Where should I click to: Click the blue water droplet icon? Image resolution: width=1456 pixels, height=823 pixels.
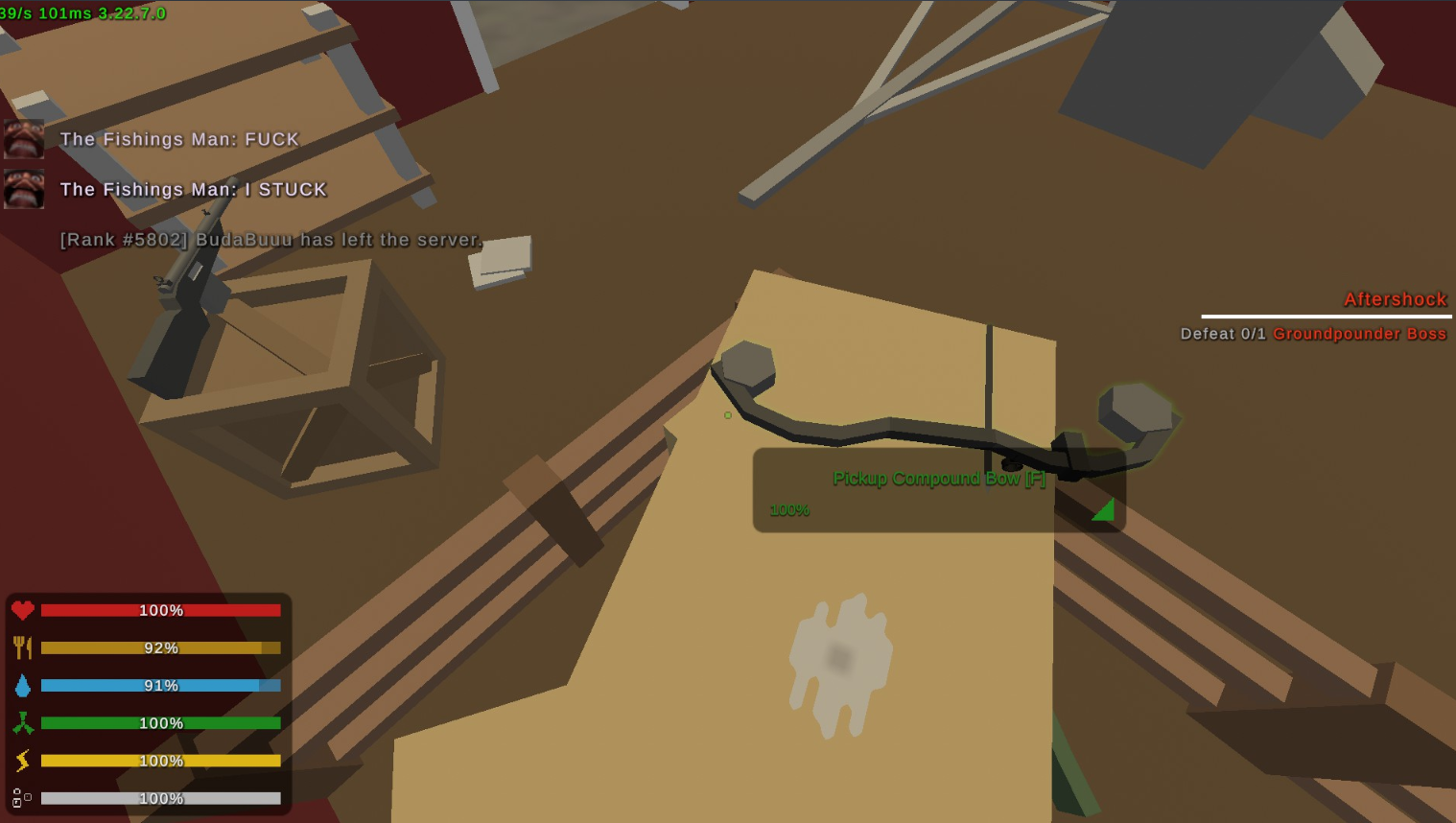tap(22, 685)
